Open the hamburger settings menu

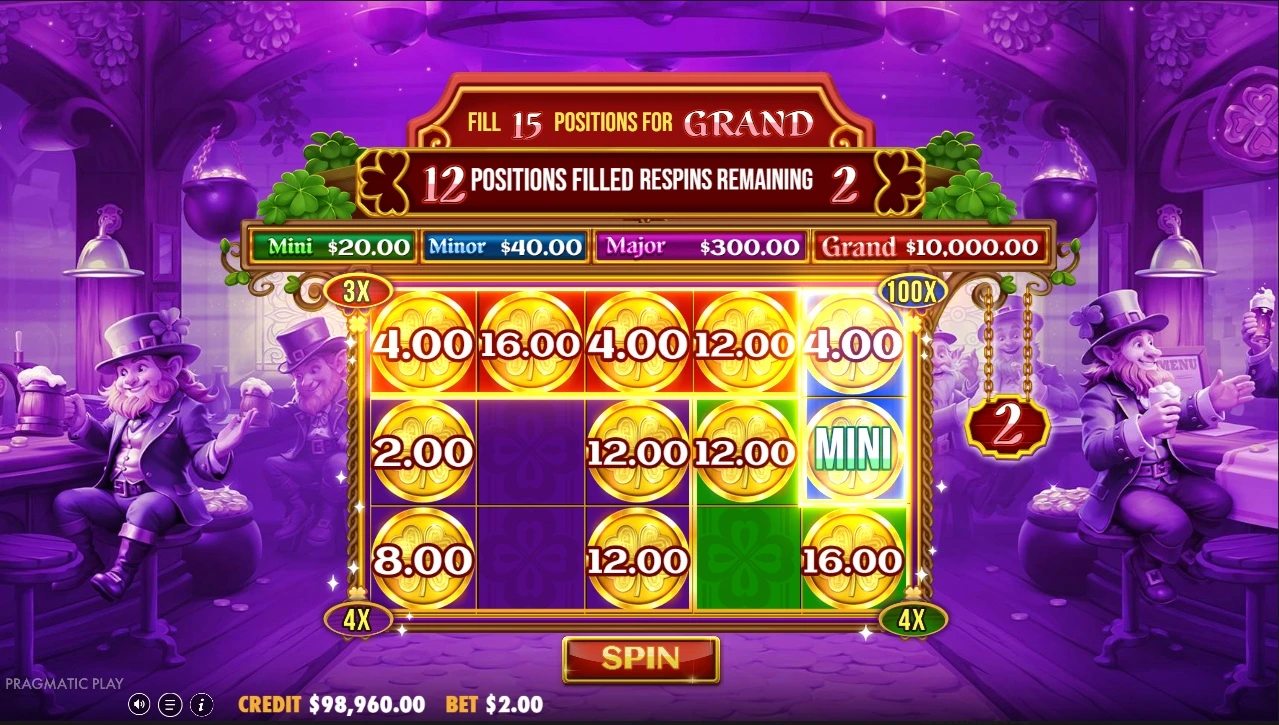pyautogui.click(x=169, y=704)
